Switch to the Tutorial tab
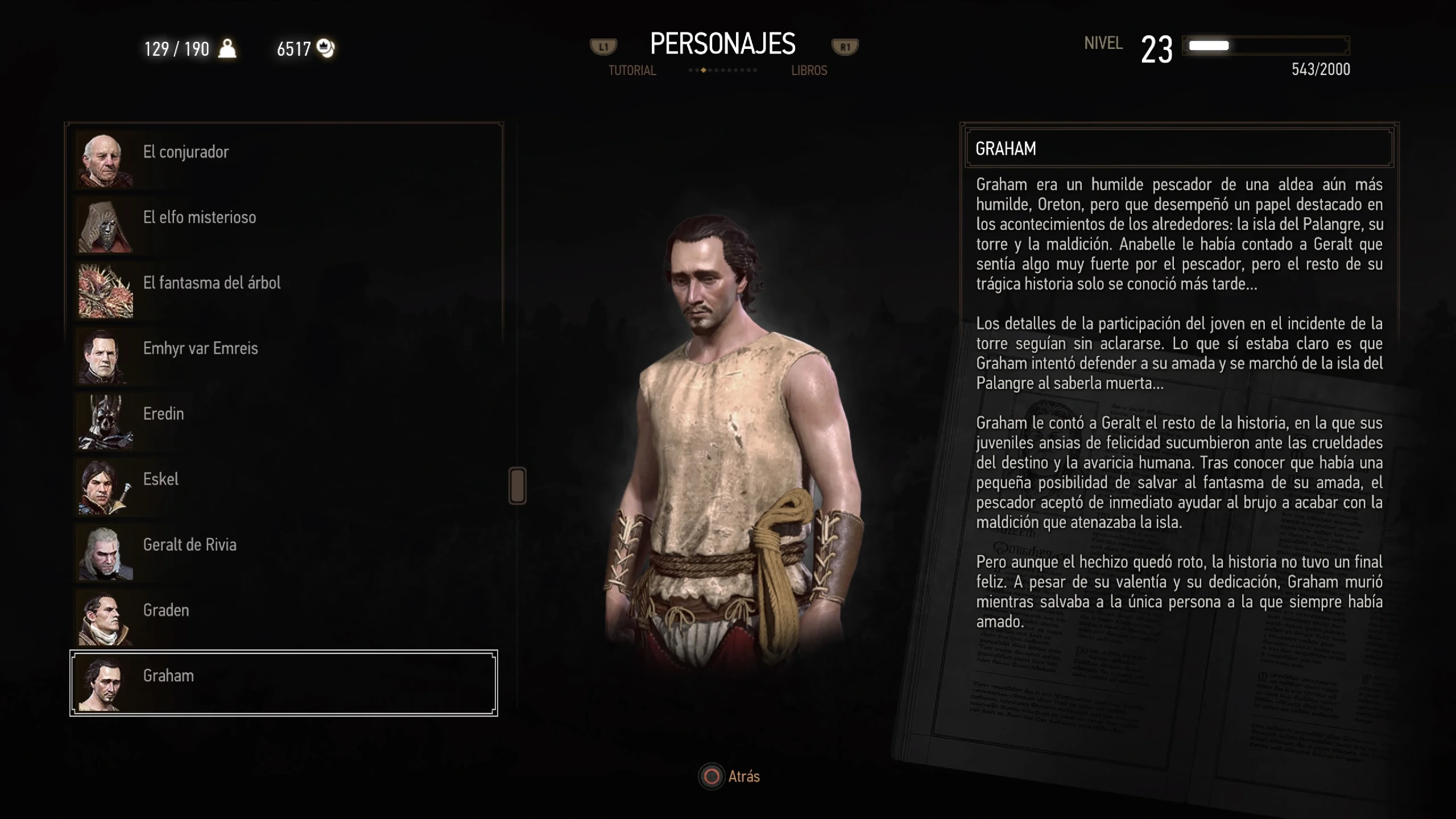1456x819 pixels. click(x=632, y=71)
